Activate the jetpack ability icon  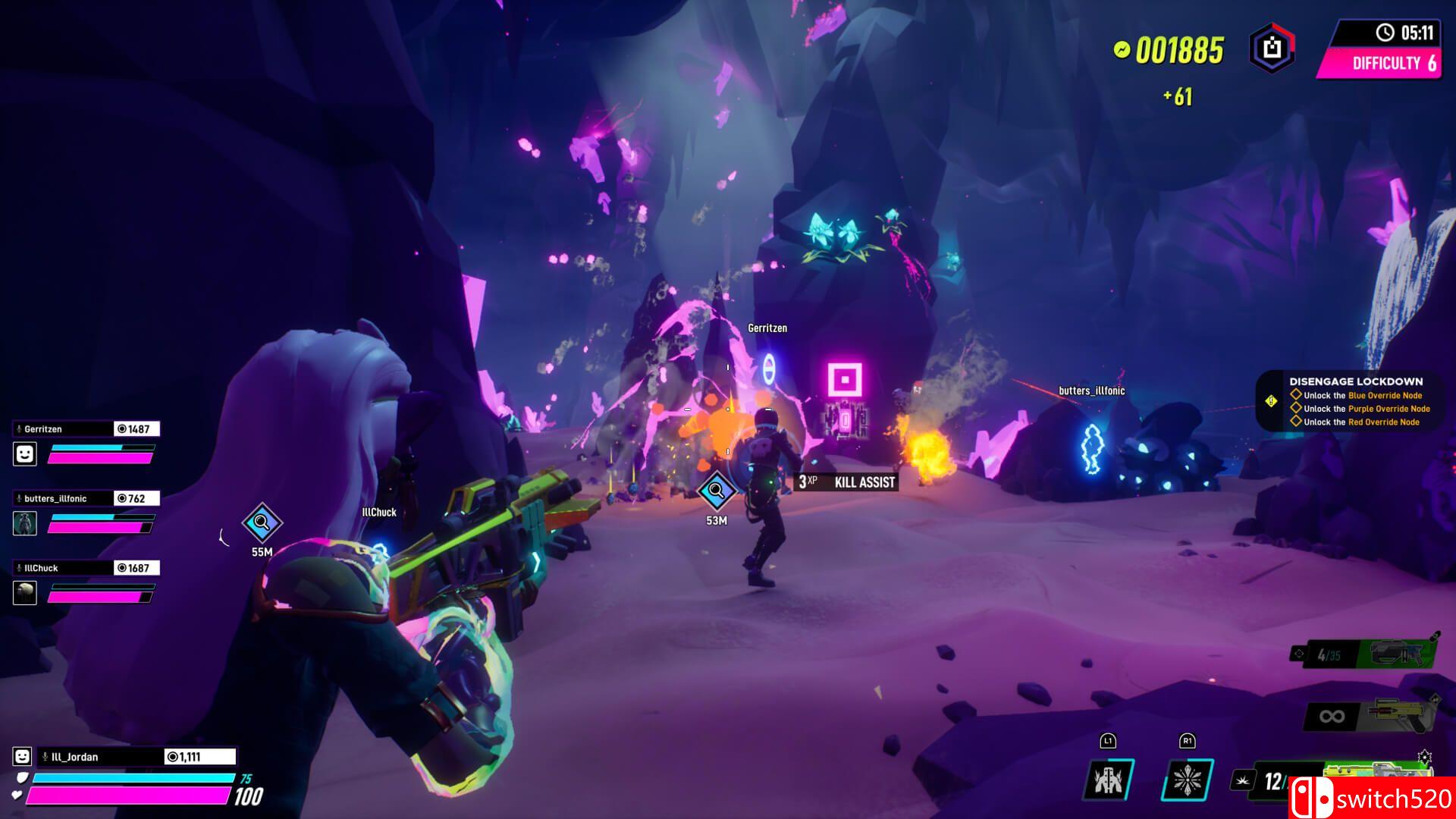coord(1108,779)
